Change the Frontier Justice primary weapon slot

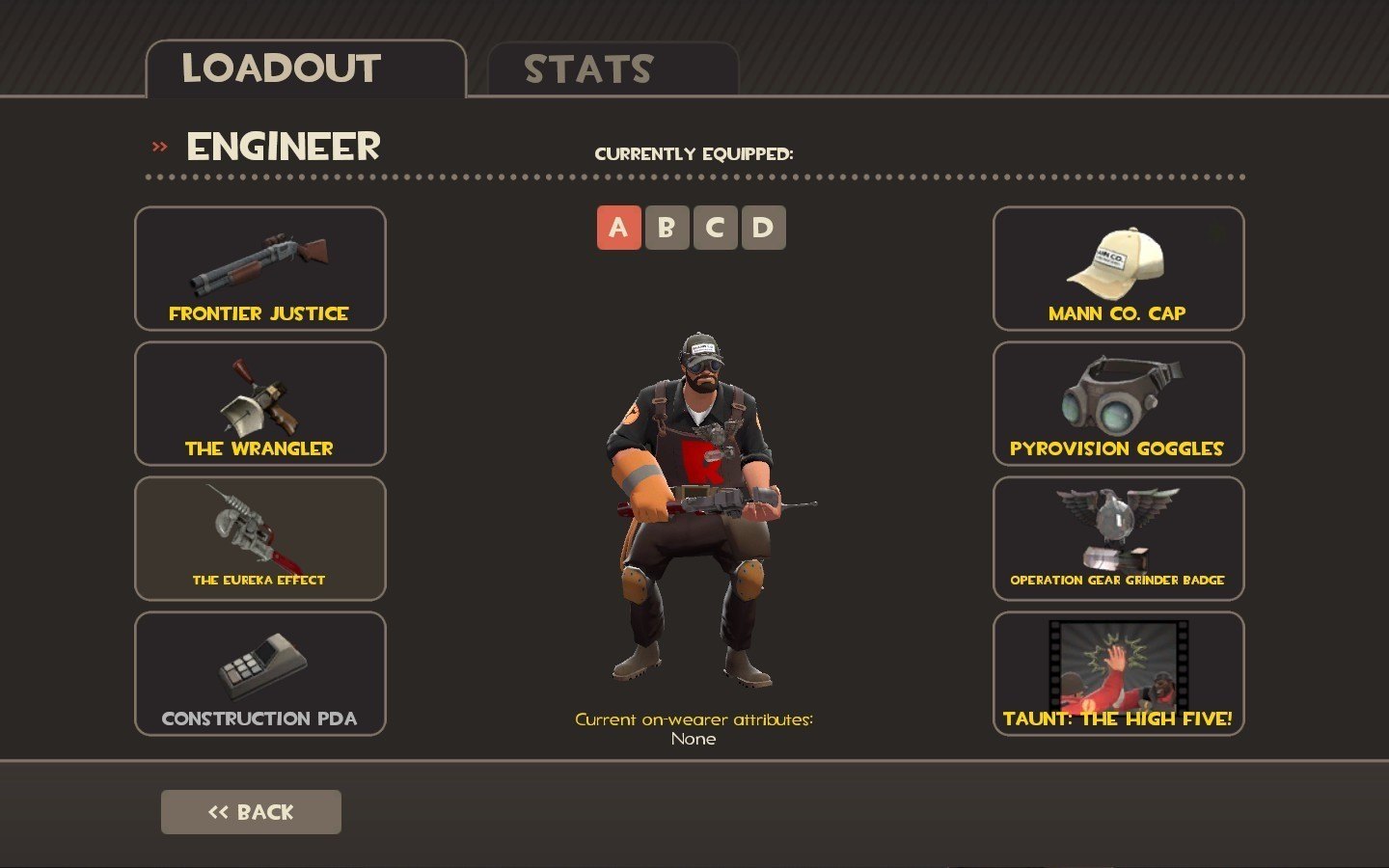pos(260,268)
